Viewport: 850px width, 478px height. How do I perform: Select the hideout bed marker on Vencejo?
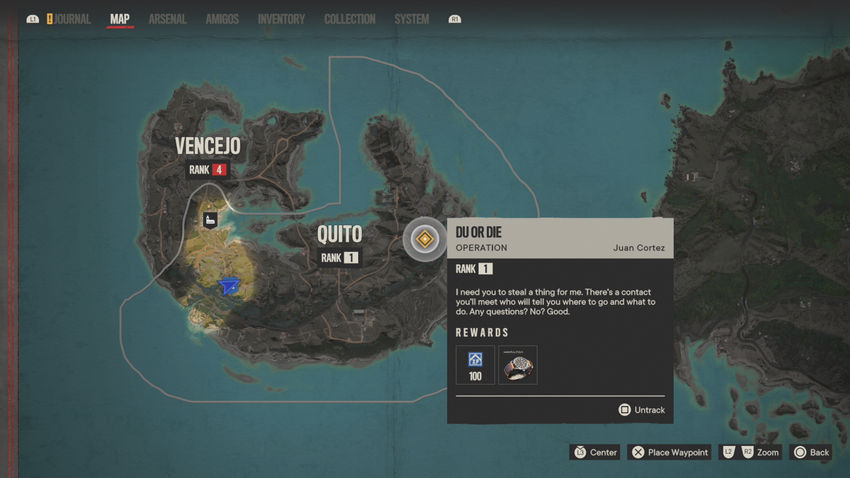pos(211,219)
